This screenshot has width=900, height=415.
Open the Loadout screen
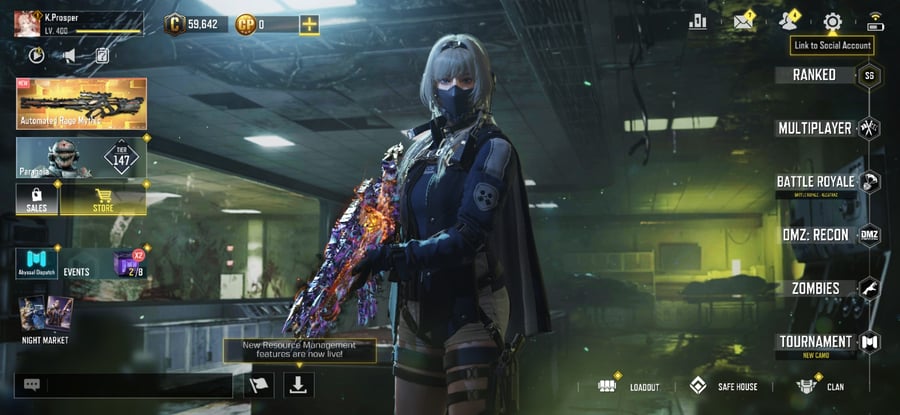(x=629, y=386)
